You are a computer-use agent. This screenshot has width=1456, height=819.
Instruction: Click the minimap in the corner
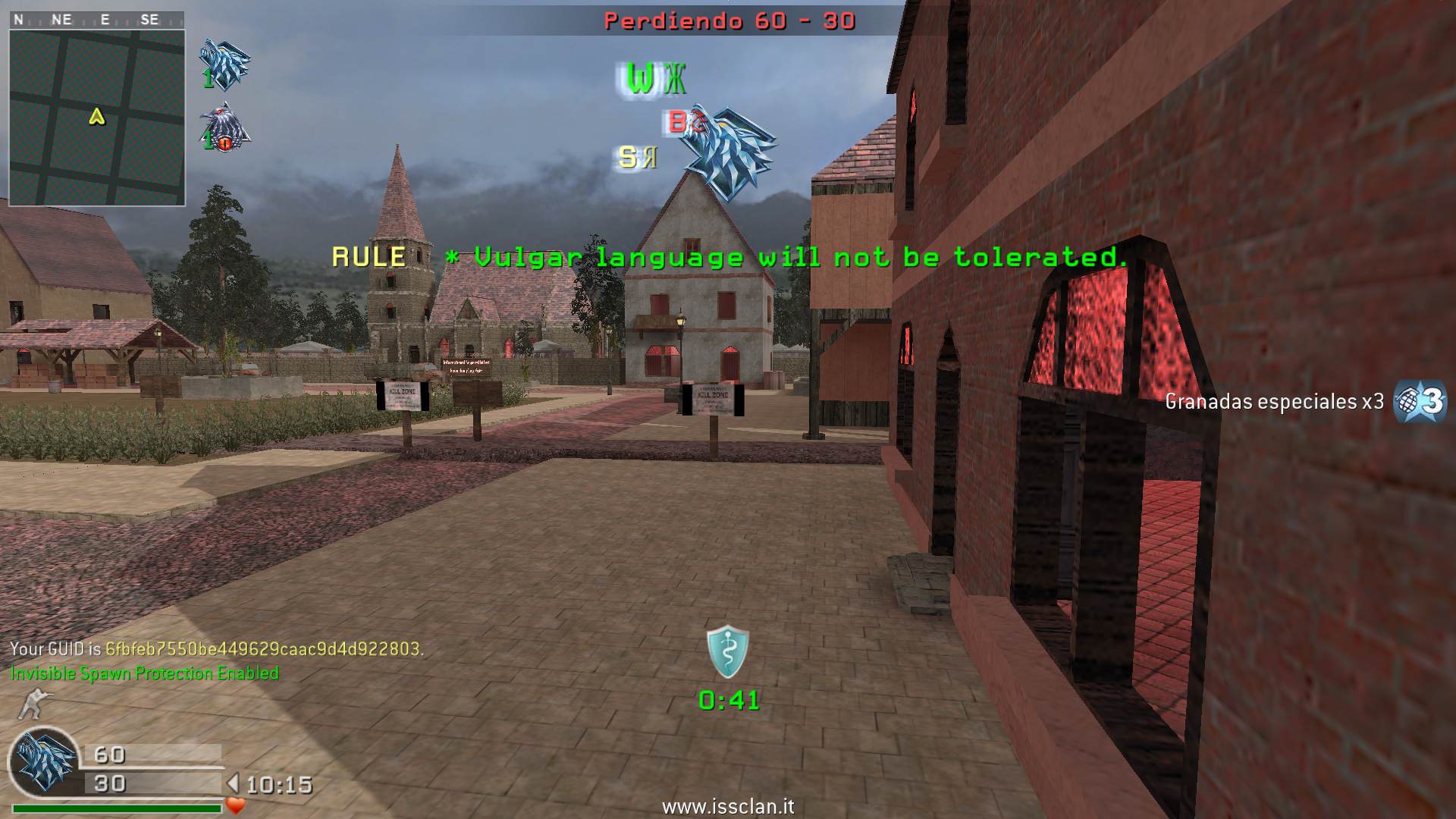pyautogui.click(x=97, y=117)
